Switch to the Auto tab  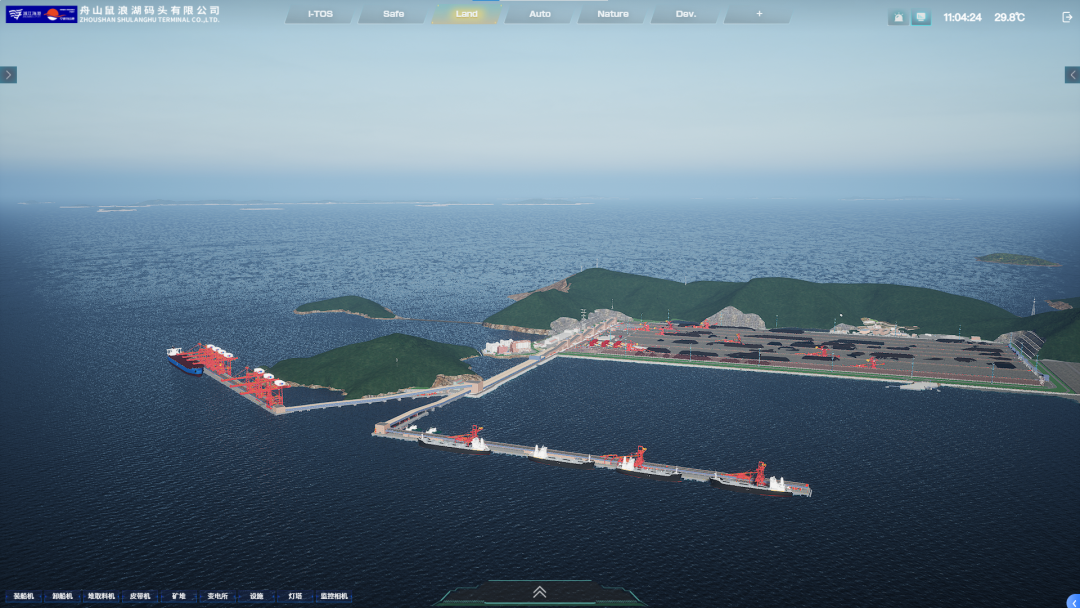coord(540,14)
